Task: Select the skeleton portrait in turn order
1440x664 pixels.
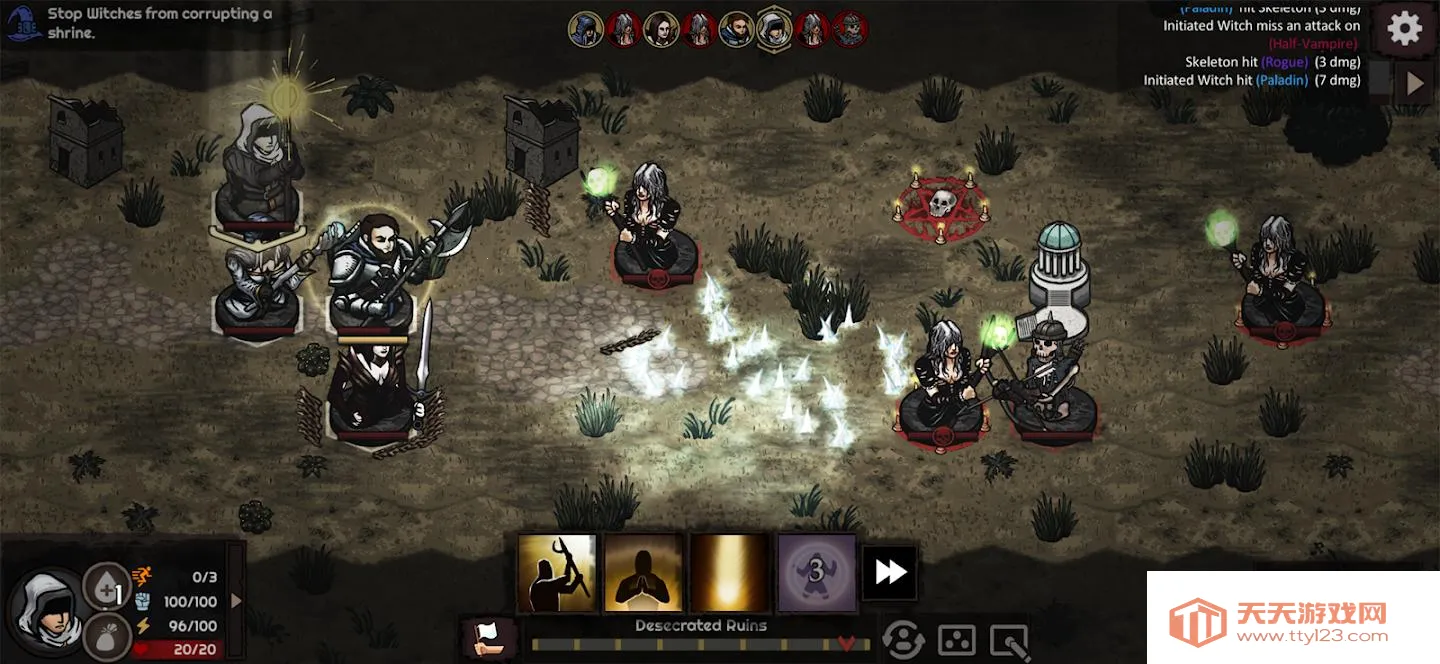Action: click(x=850, y=30)
